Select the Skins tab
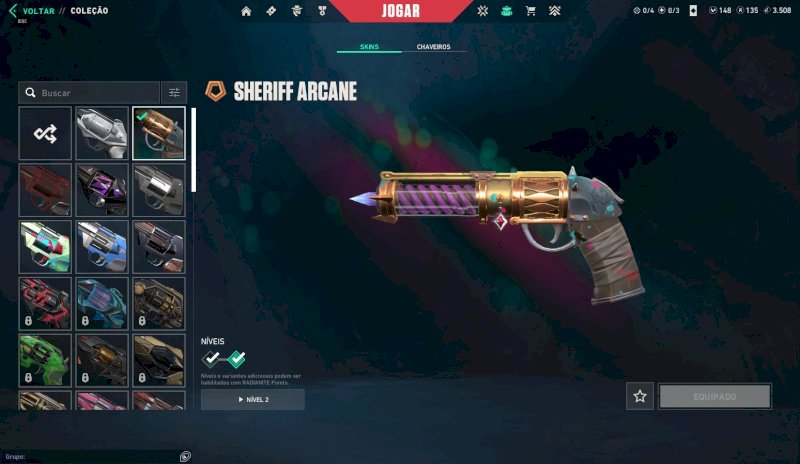The width and height of the screenshot is (800, 464). [369, 47]
